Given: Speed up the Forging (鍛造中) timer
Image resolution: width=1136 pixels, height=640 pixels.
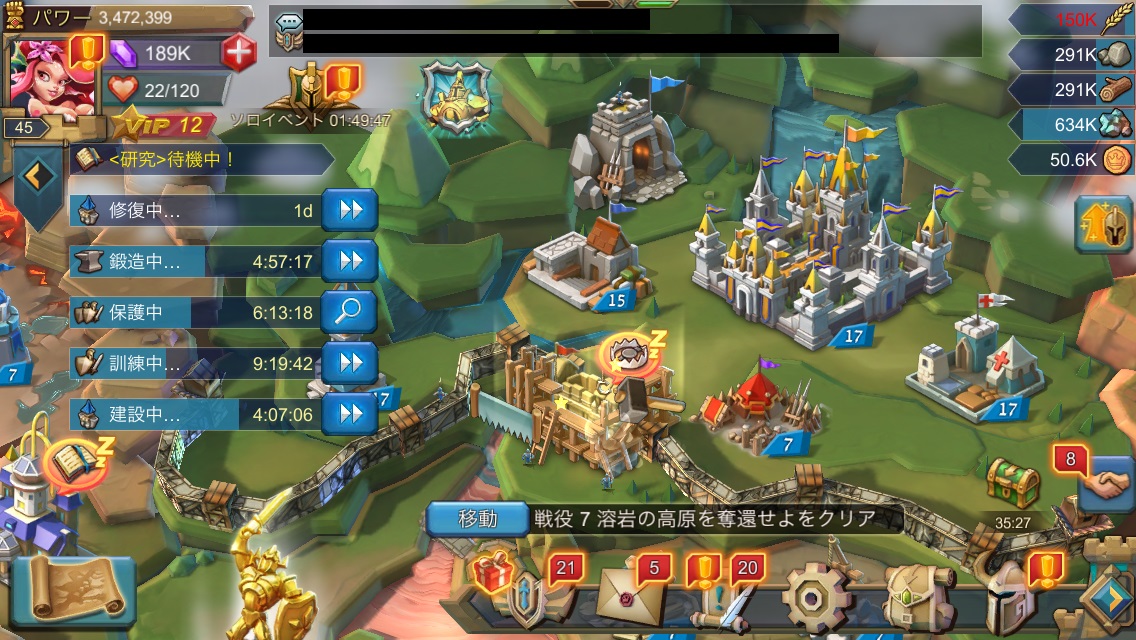Looking at the screenshot, I should tap(349, 261).
